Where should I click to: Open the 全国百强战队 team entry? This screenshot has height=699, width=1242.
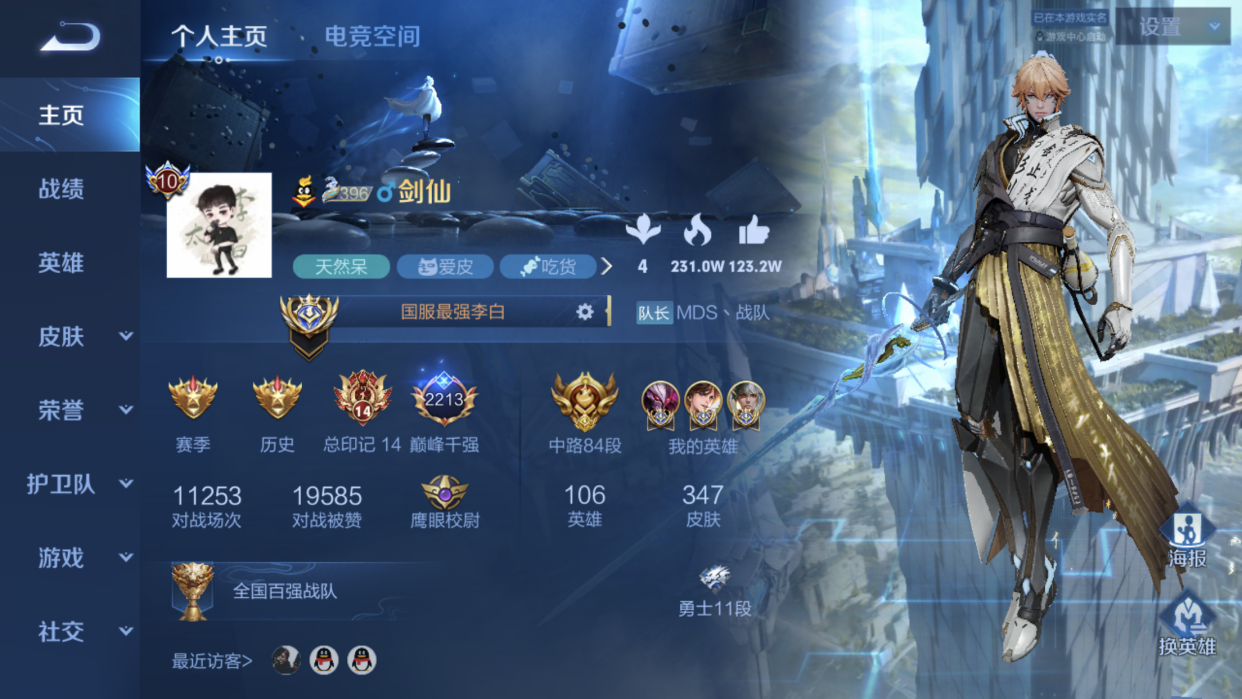(284, 591)
